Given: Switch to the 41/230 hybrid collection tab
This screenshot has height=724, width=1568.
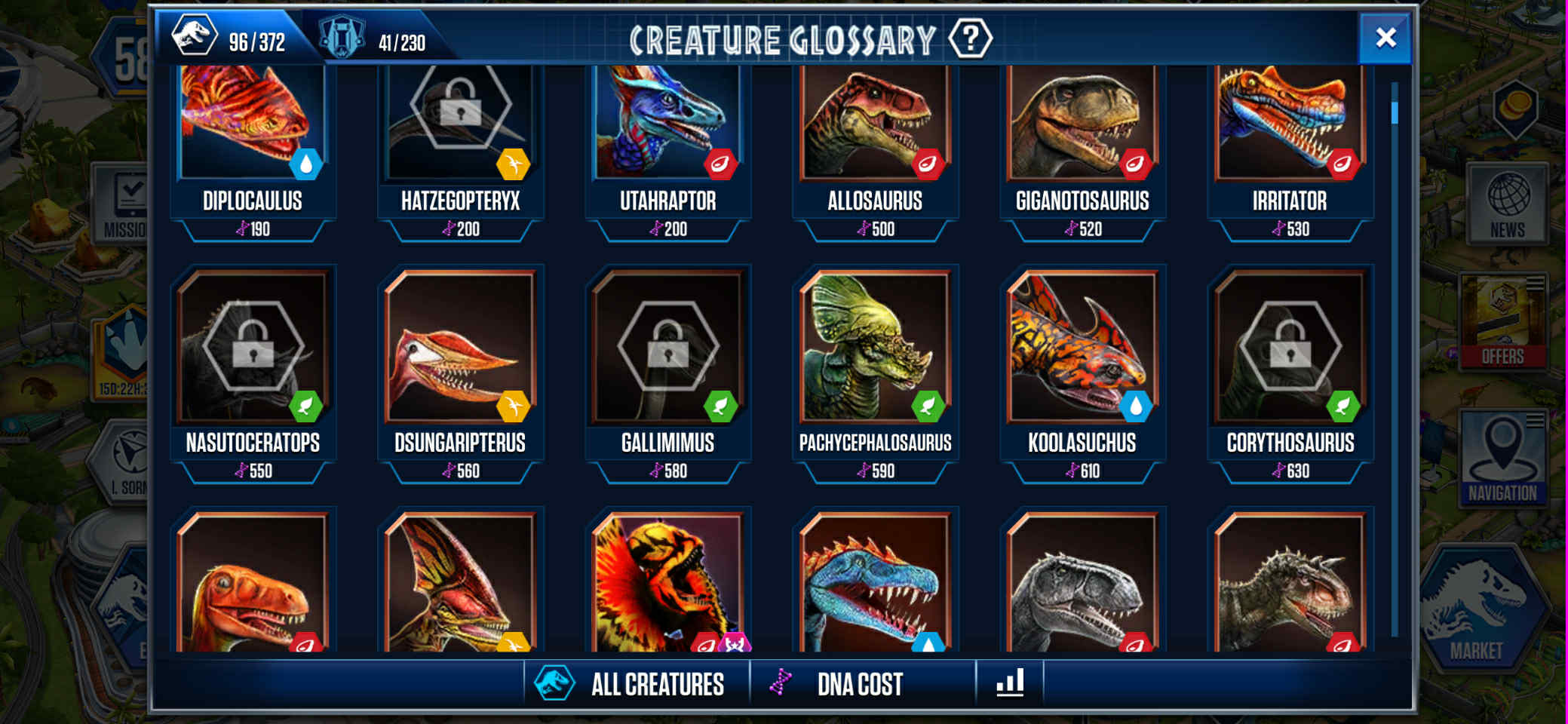Looking at the screenshot, I should point(376,39).
